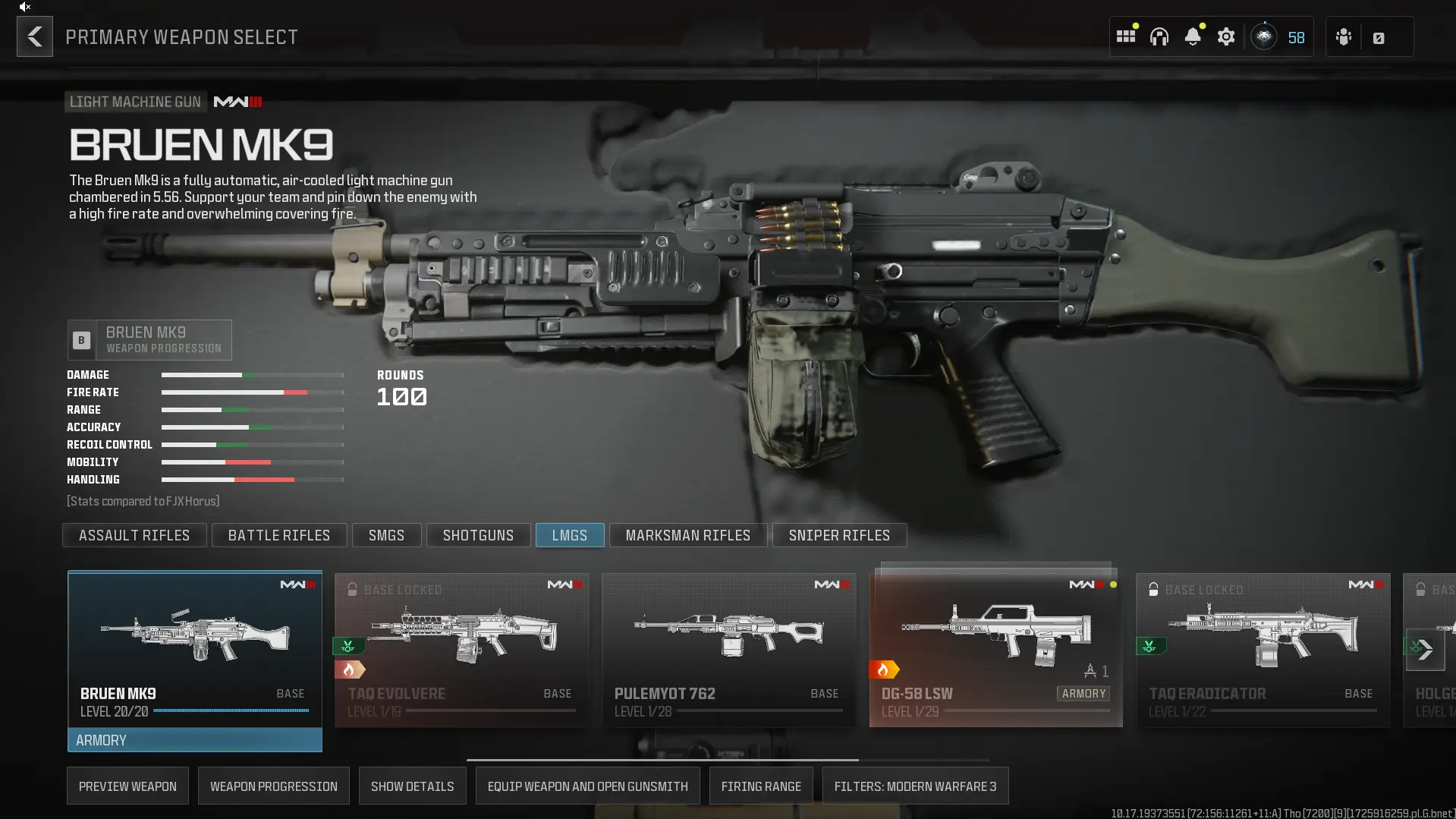Open the Filters: Modern Warfare 3 selector
Screen dimensions: 1456x819
click(x=914, y=786)
